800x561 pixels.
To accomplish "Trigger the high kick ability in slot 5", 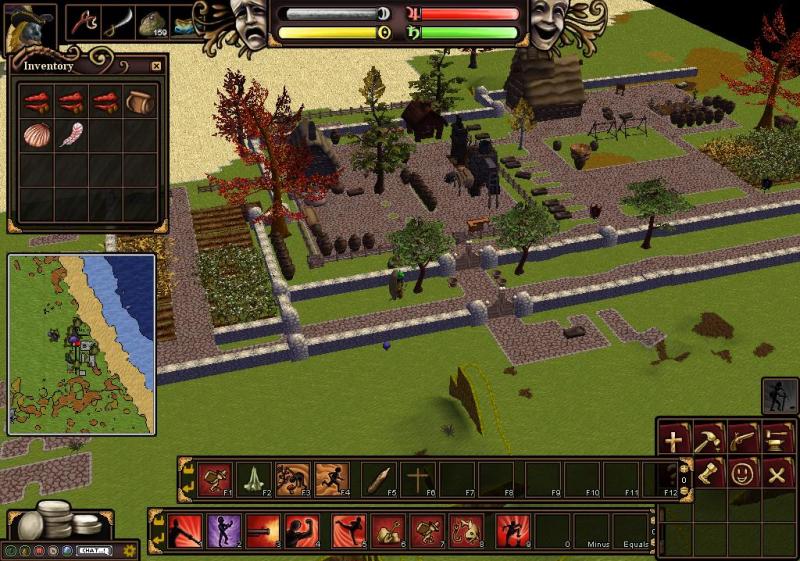I will [x=347, y=529].
